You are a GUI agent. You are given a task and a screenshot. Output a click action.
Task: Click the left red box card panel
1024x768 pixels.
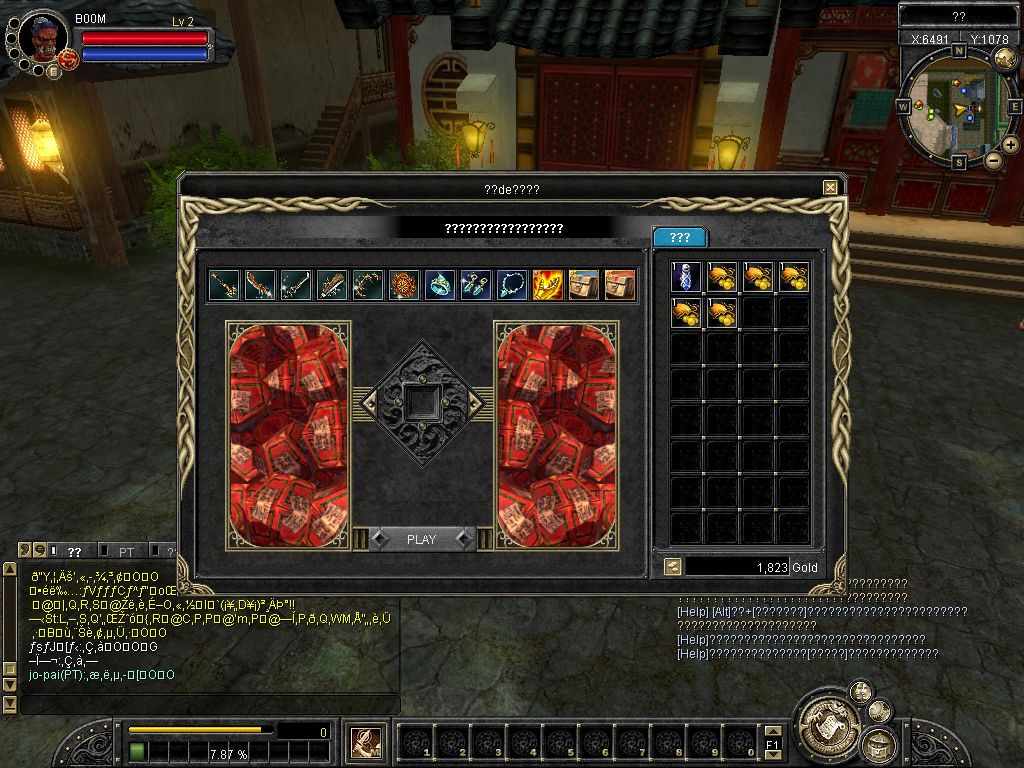[288, 435]
